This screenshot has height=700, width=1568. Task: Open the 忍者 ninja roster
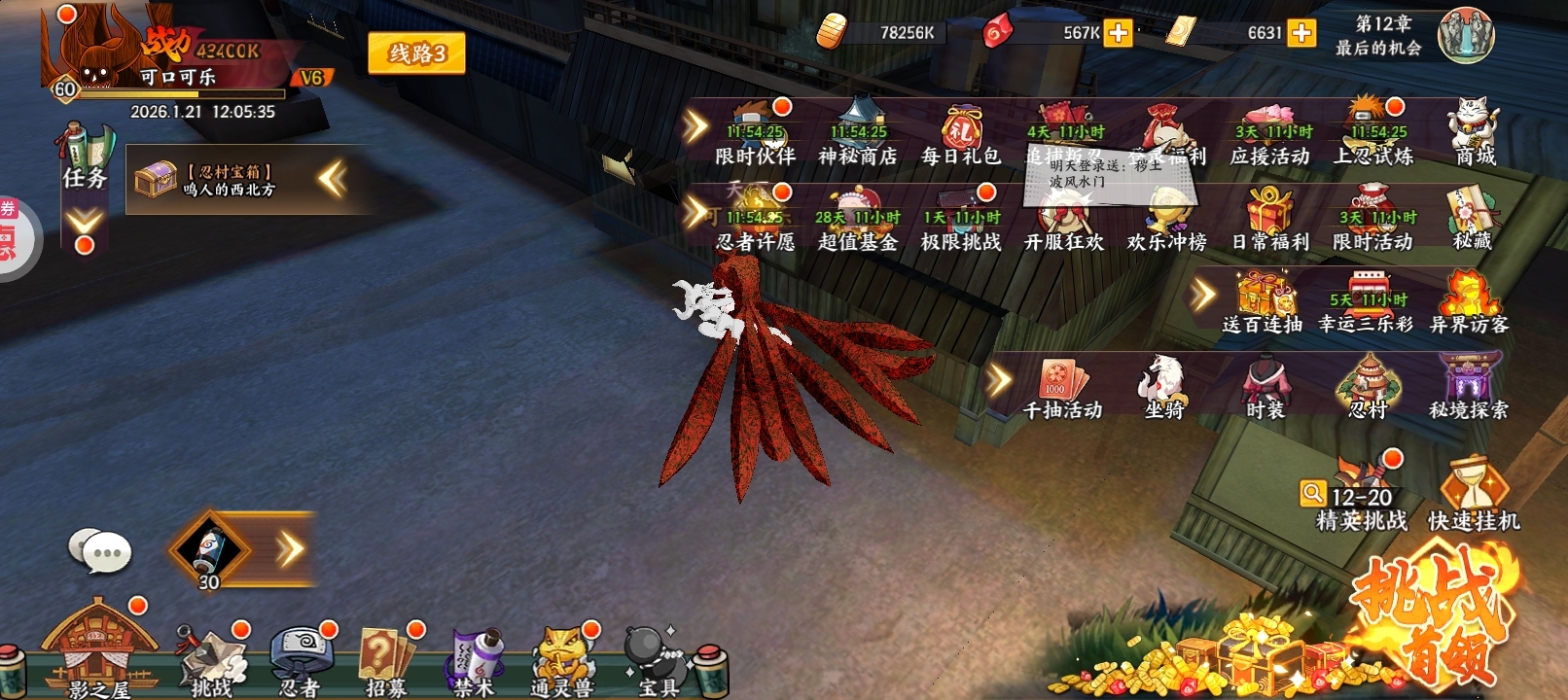point(301,661)
